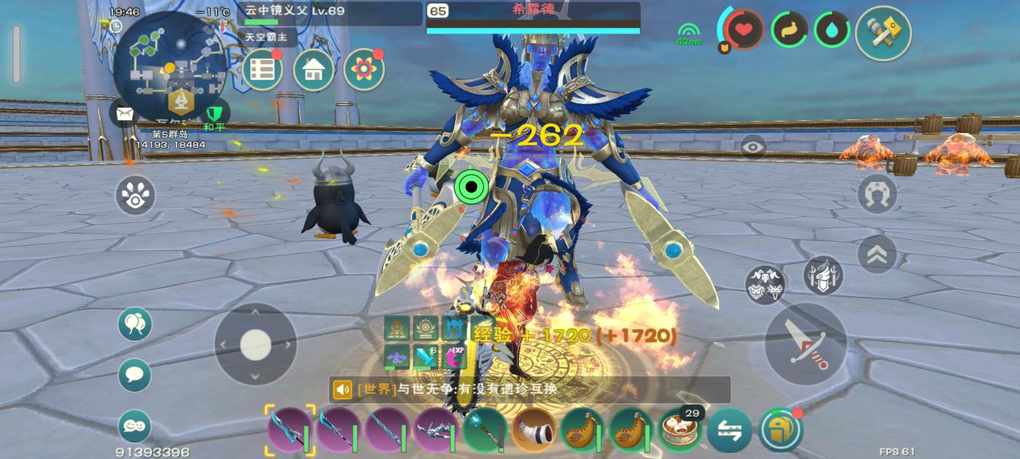This screenshot has height=459, width=1020.
Task: Select the highlighted first sword hotbar slot
Action: pos(290,431)
